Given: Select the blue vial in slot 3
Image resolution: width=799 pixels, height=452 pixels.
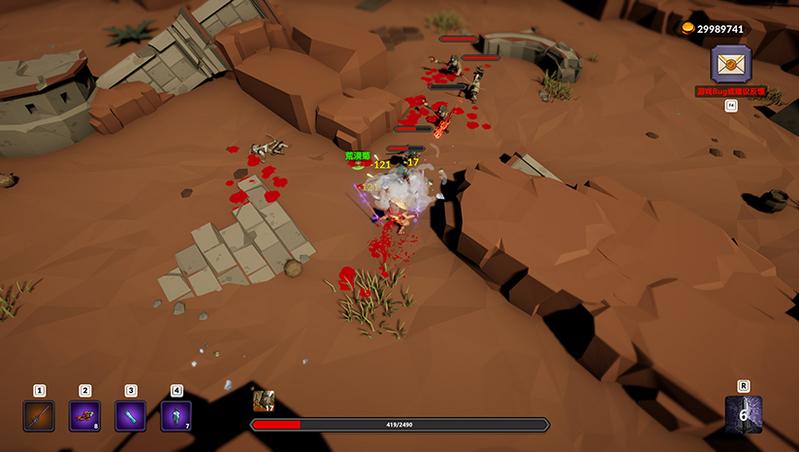Looking at the screenshot, I should [x=131, y=415].
